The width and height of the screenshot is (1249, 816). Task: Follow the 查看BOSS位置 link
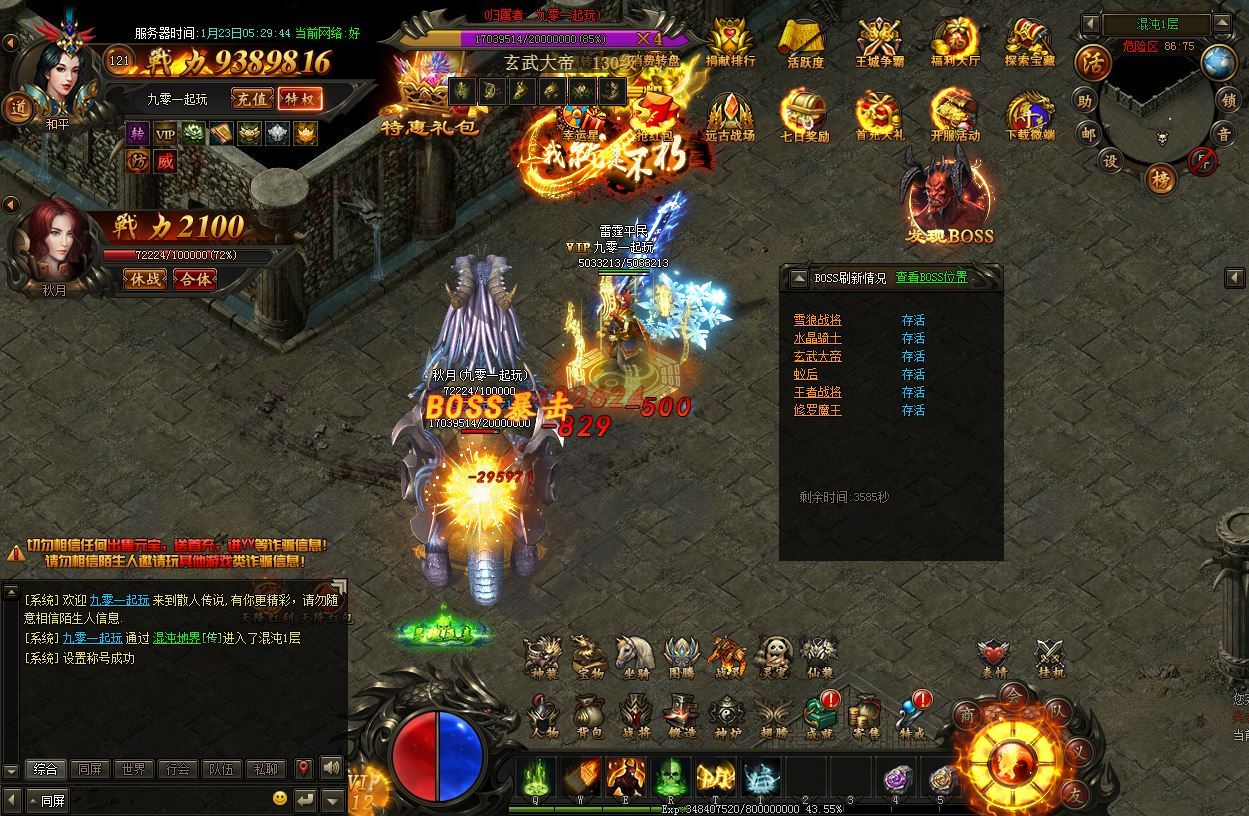[931, 277]
